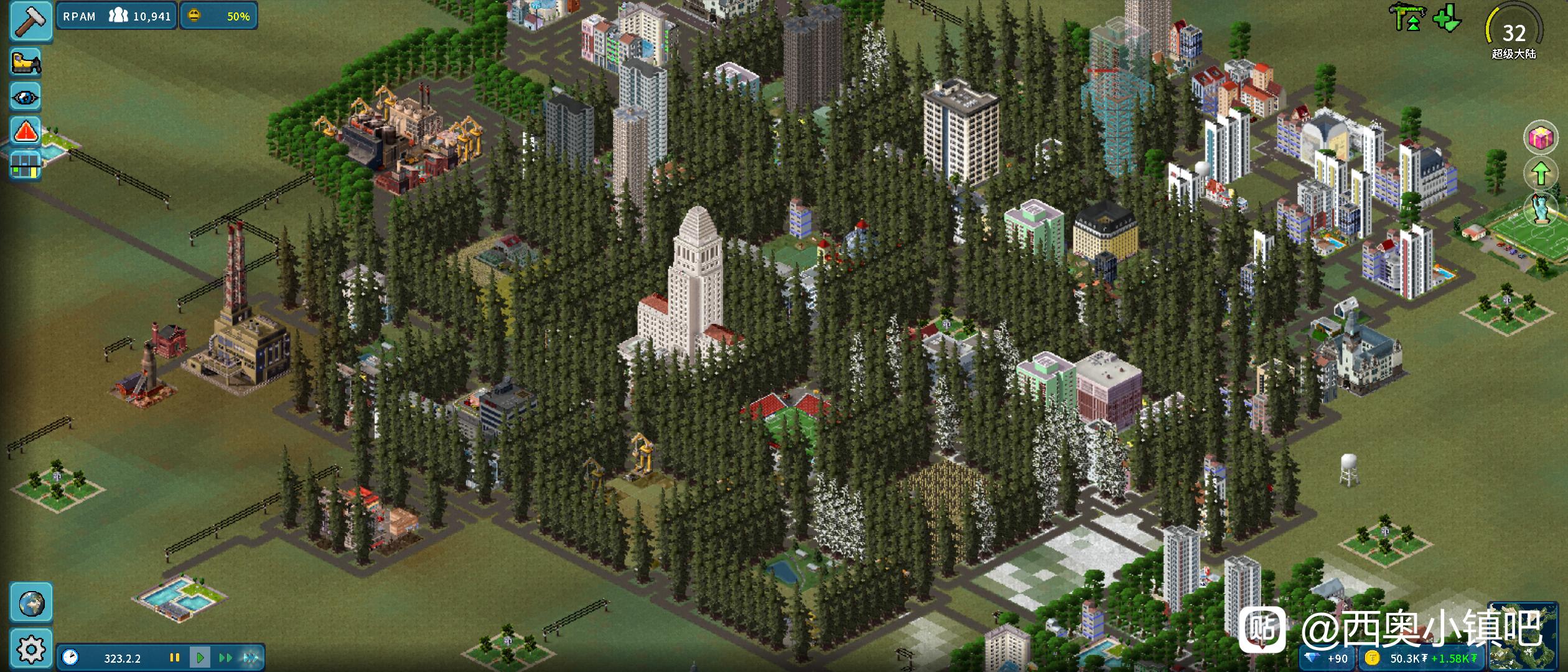Set simulation to normal play speed
The height and width of the screenshot is (672, 1568).
(x=200, y=658)
